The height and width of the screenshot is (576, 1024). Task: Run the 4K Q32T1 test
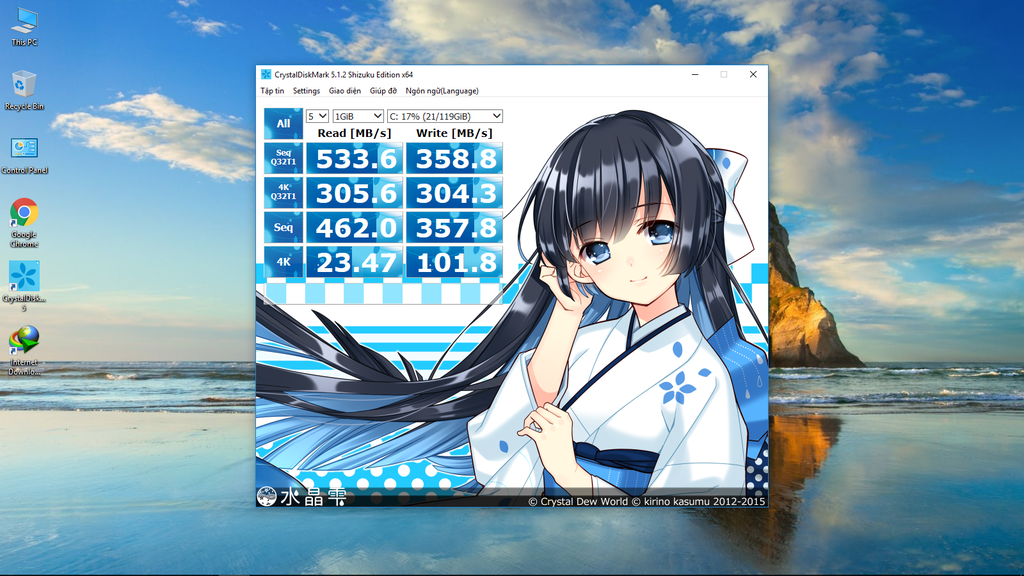[283, 192]
